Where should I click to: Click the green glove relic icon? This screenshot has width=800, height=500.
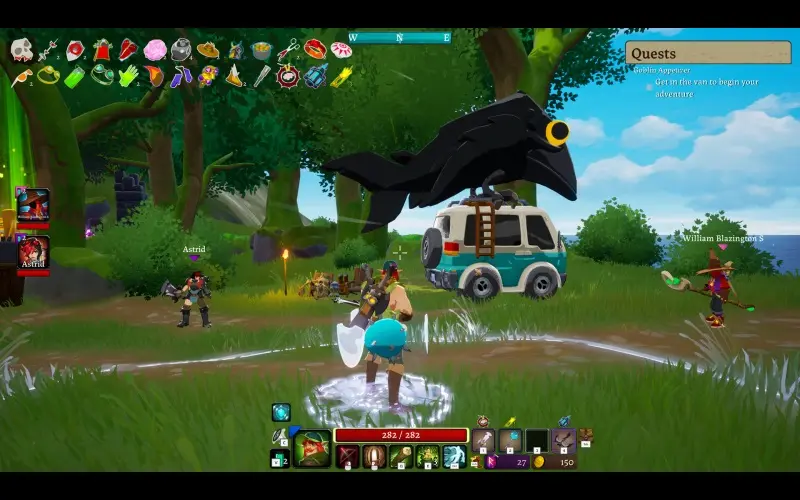[x=129, y=76]
